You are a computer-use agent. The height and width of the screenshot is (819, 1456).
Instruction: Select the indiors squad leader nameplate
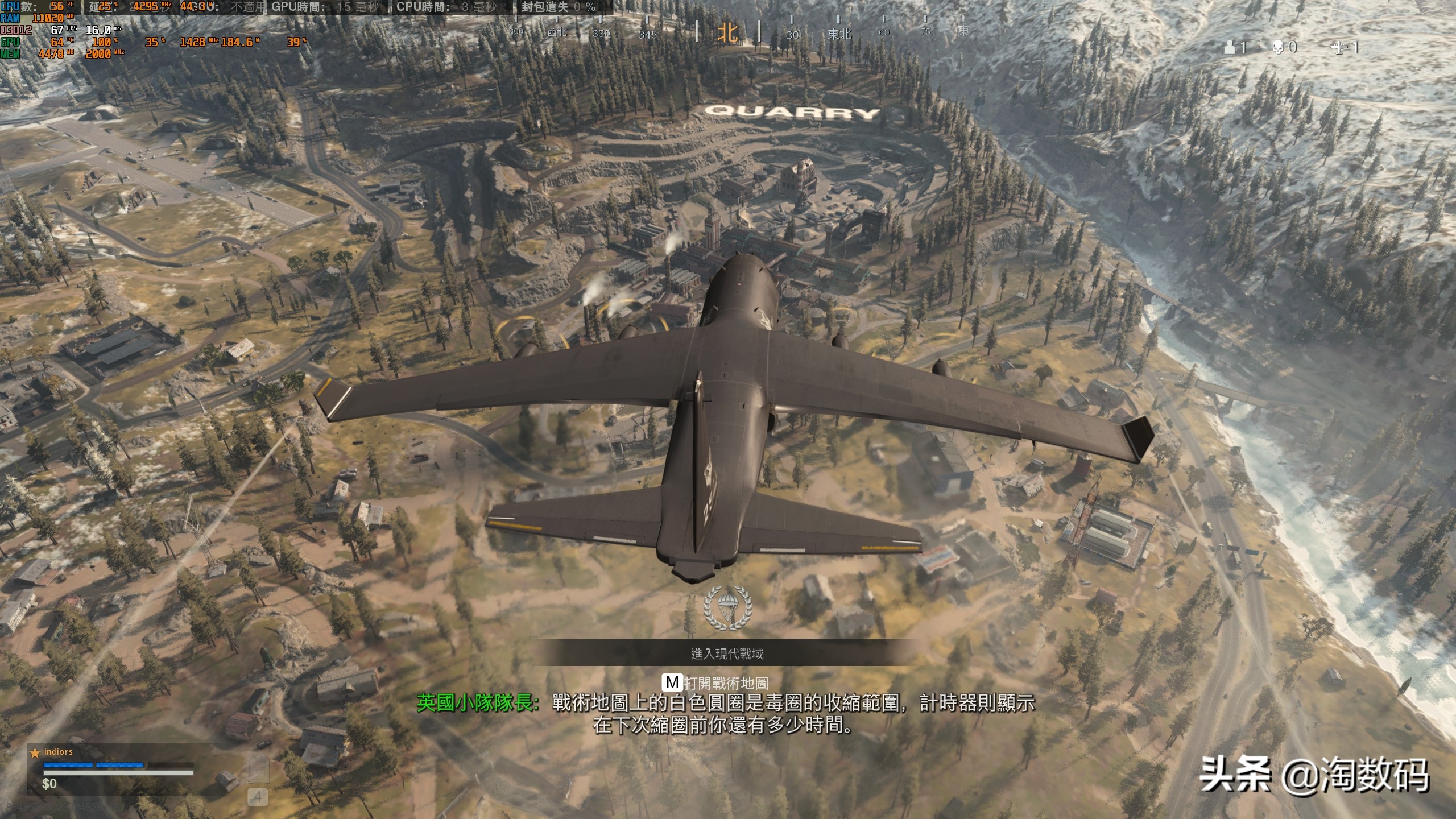[58, 752]
